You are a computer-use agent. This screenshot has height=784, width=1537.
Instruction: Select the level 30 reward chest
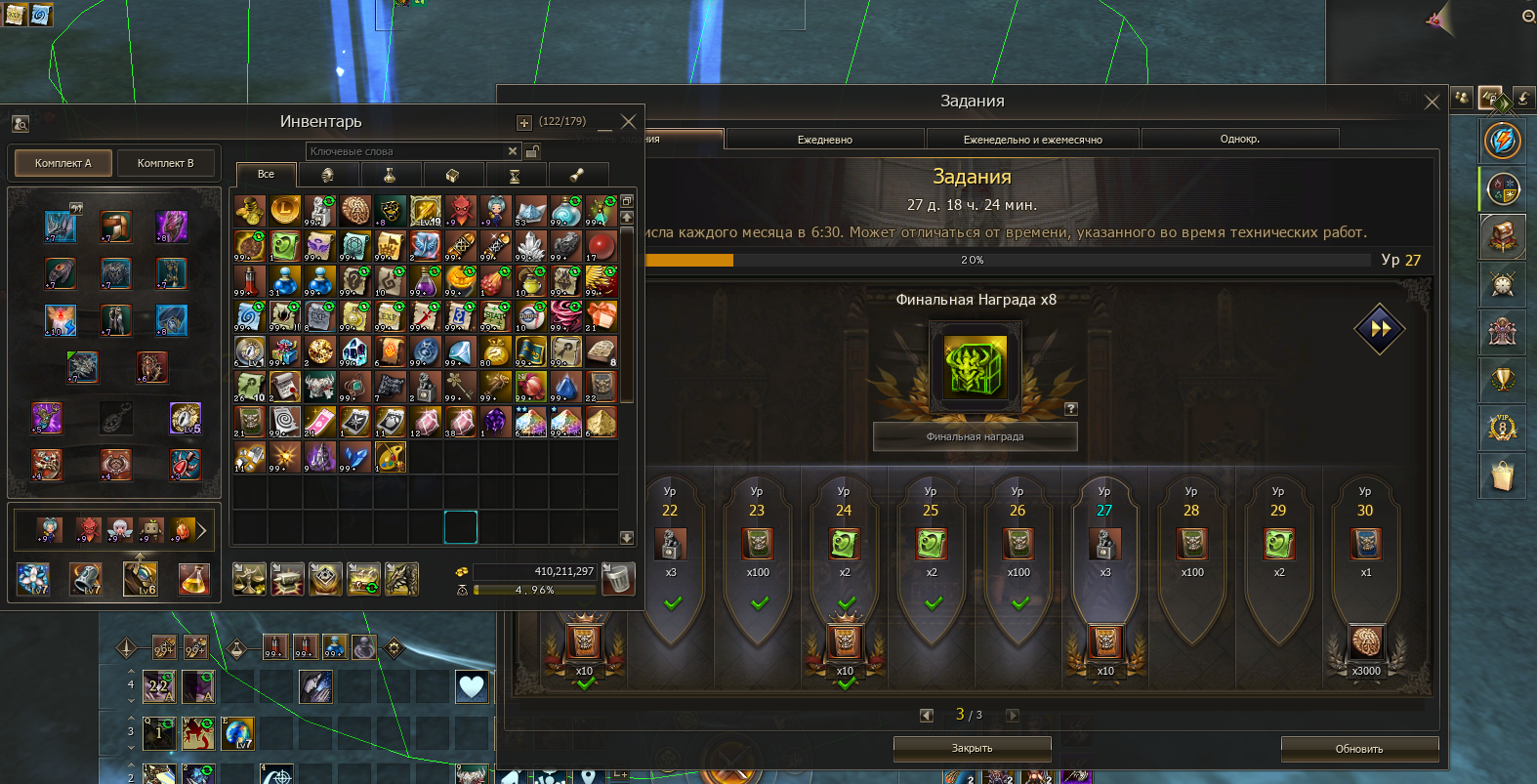coord(1365,543)
